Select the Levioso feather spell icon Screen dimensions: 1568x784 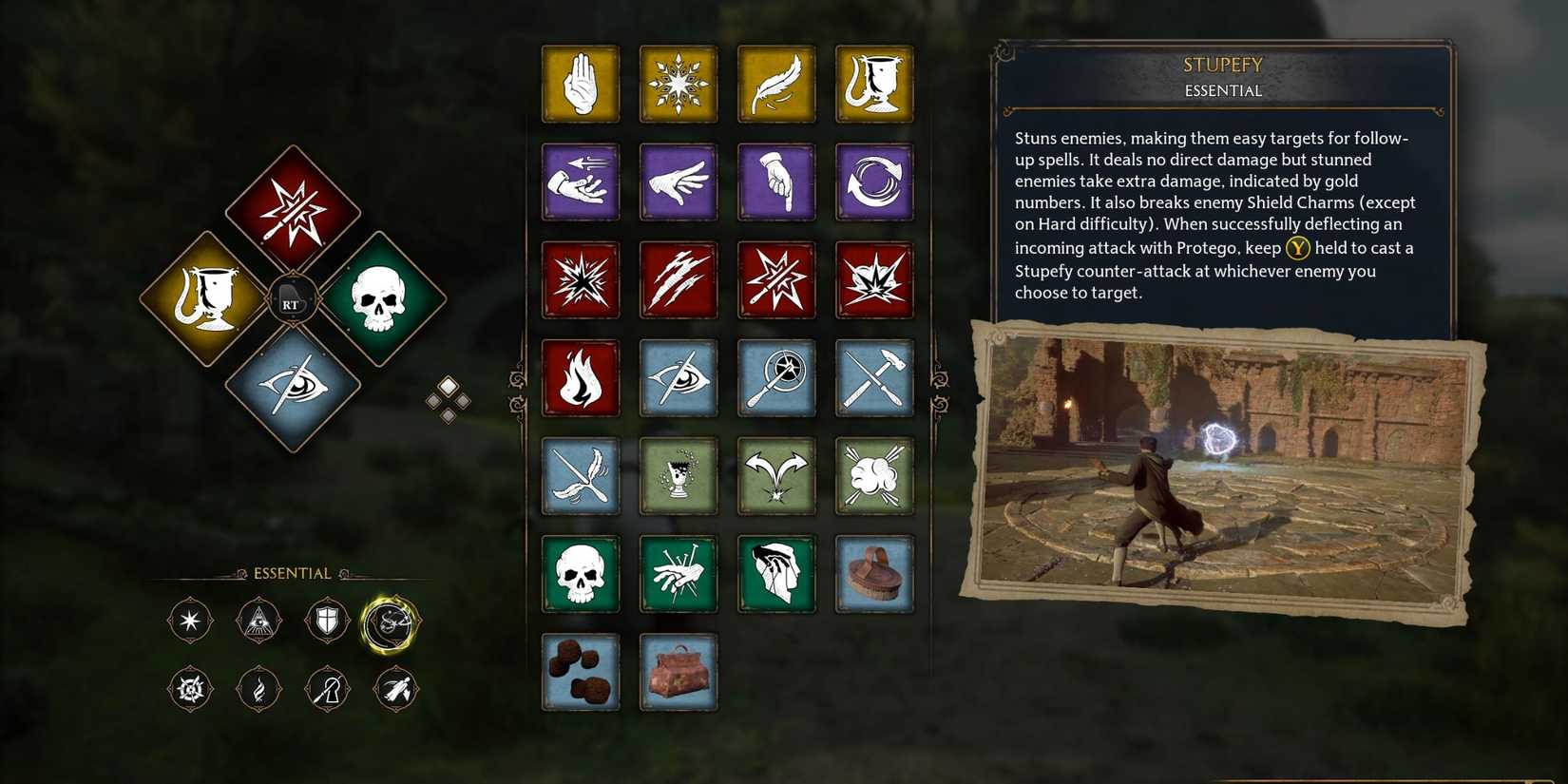point(776,84)
